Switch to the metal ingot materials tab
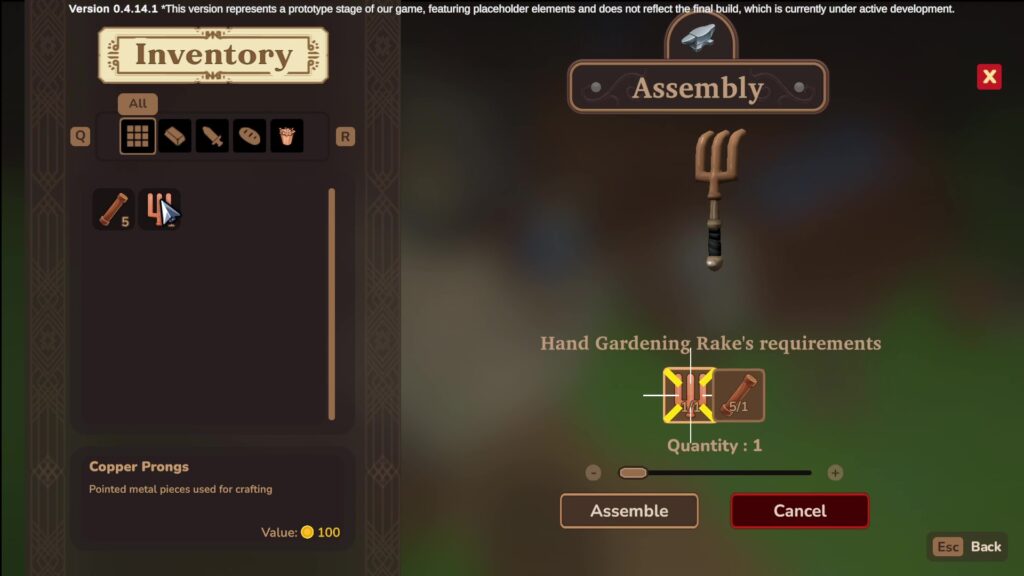This screenshot has height=576, width=1024. coord(175,136)
